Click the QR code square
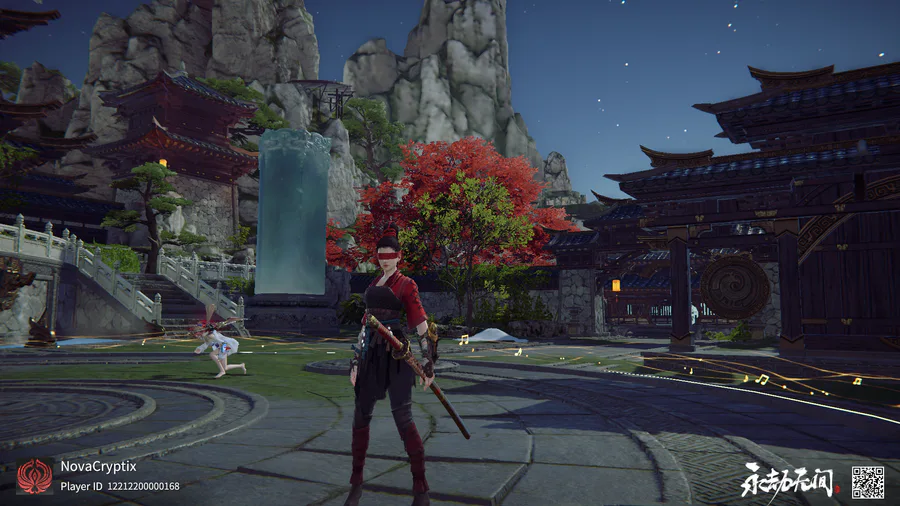 [x=867, y=482]
